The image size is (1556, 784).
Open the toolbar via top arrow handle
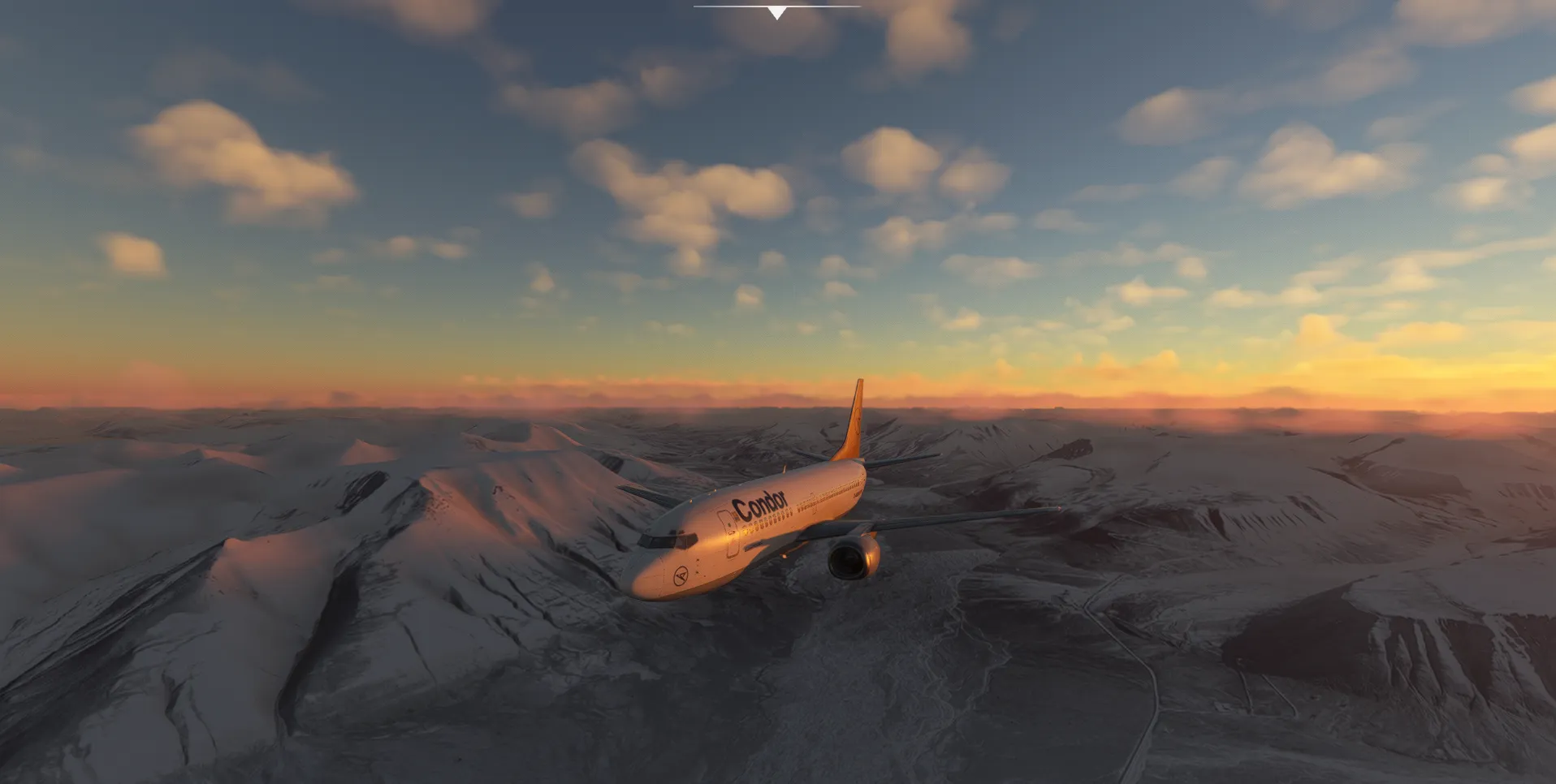tap(777, 12)
